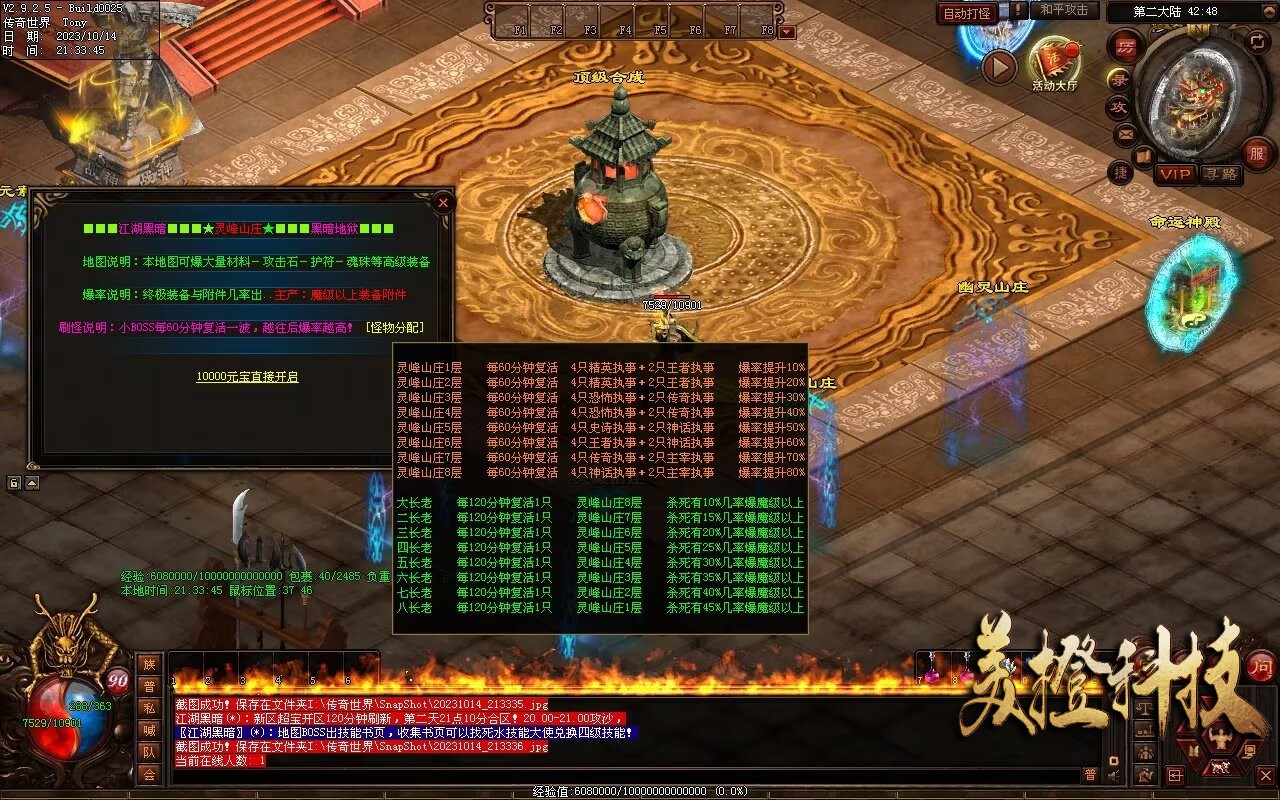This screenshot has width=1280, height=800.
Task: Open the 怪物分配 monster distribution link
Action: pos(394,327)
